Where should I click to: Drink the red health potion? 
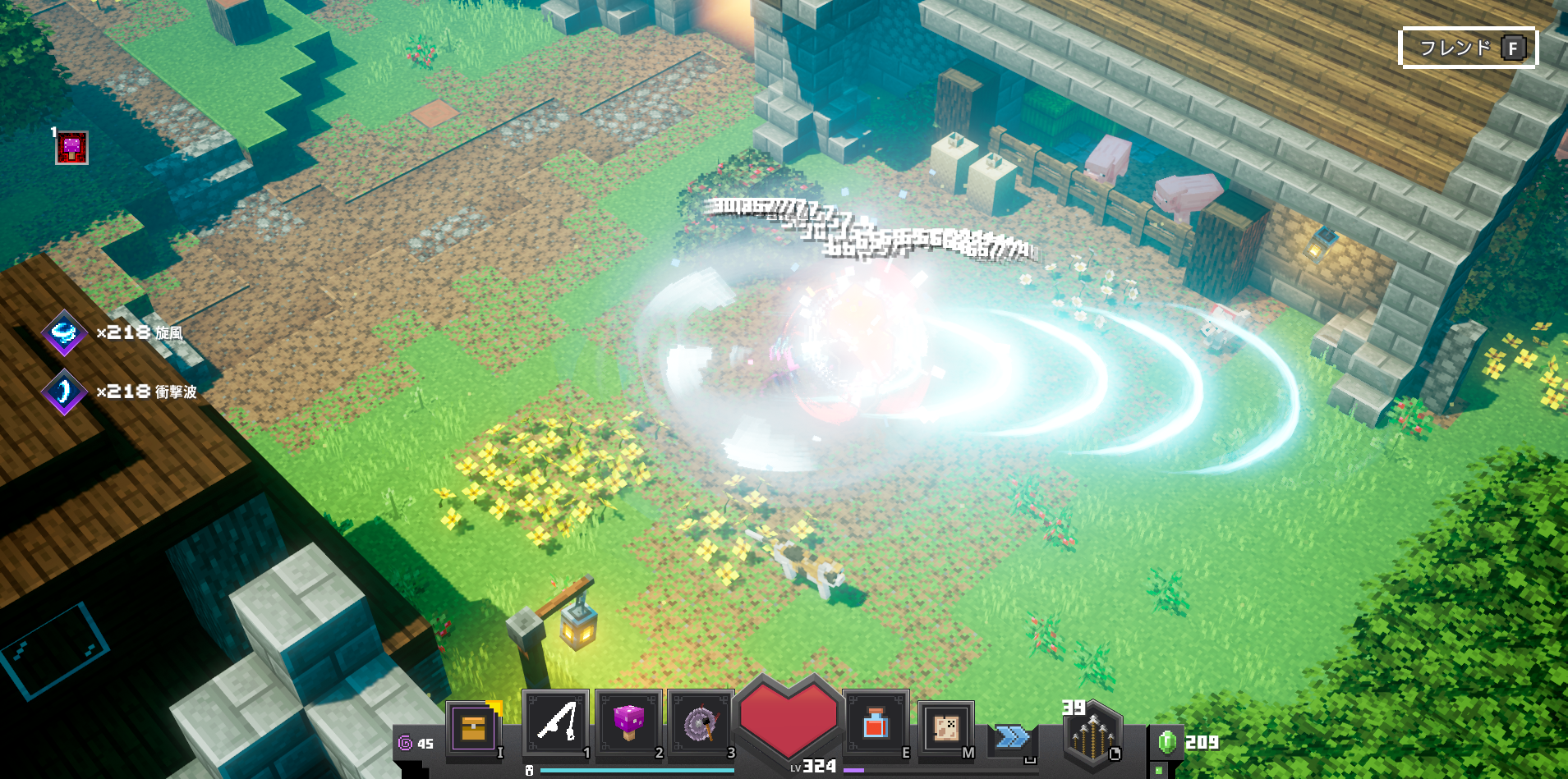875,723
